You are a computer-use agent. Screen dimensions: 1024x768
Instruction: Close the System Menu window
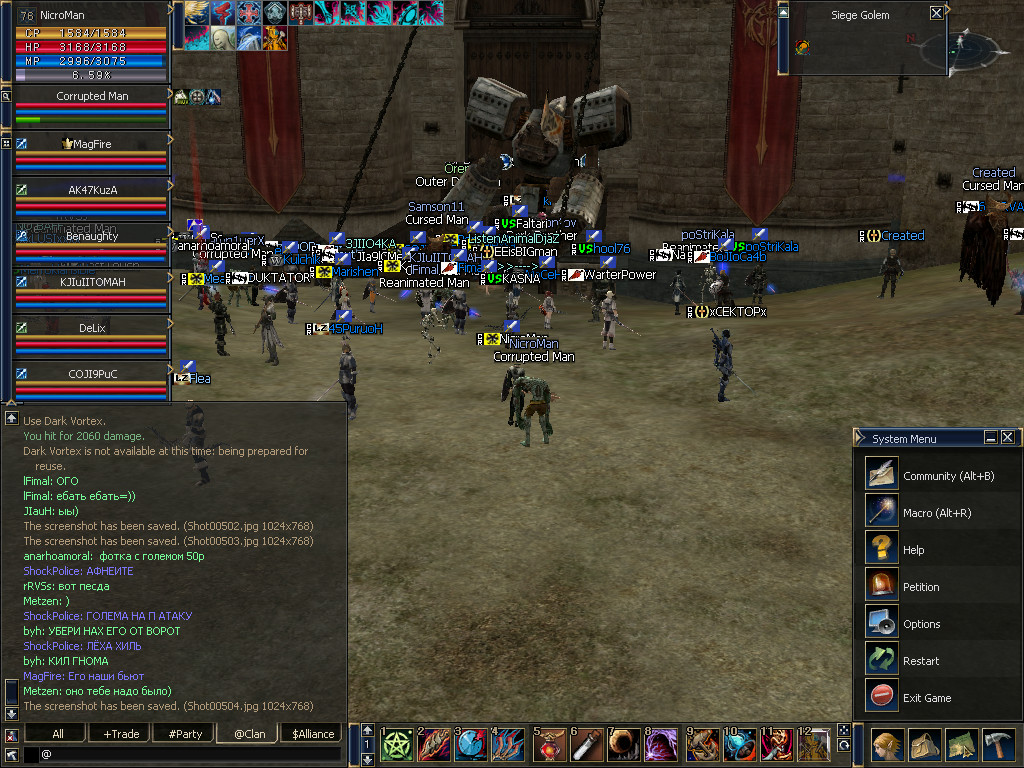1007,438
